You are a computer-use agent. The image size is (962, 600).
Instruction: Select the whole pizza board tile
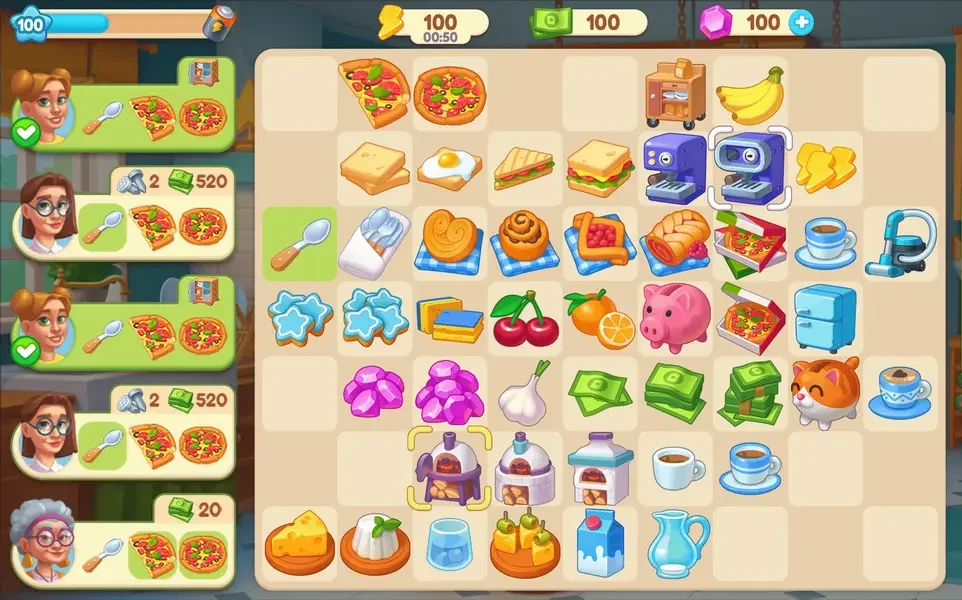[x=450, y=93]
